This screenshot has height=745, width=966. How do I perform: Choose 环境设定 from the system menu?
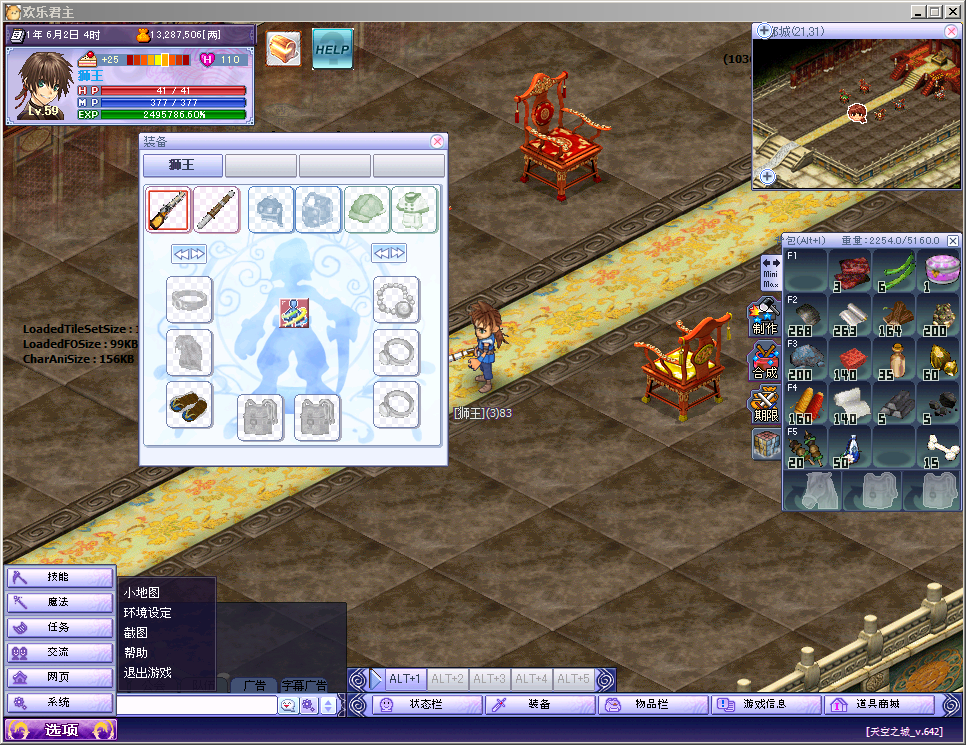[x=147, y=613]
